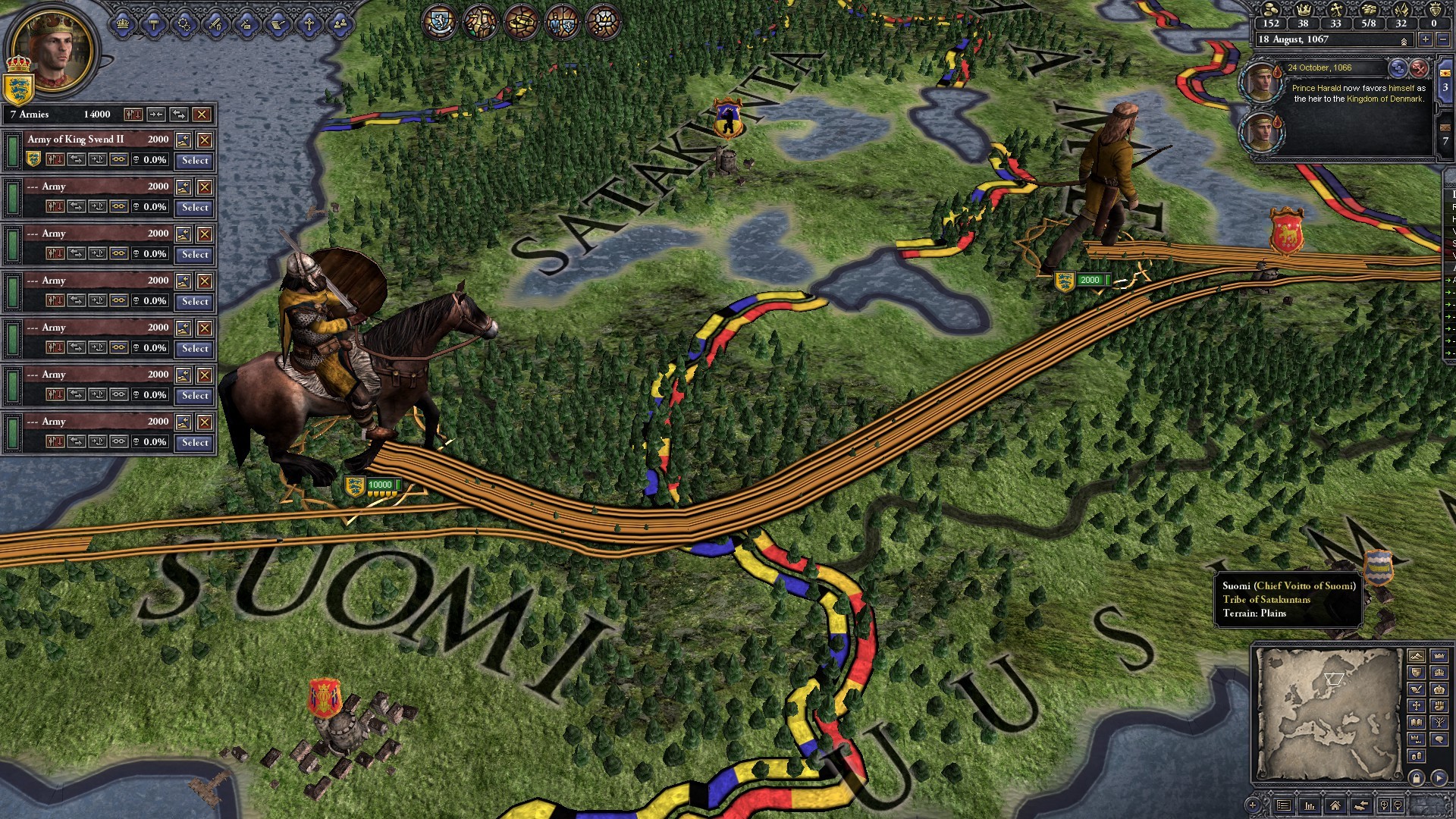Switch to diplomacy map mode via the quill icon
This screenshot has height=819, width=1456.
(1415, 689)
